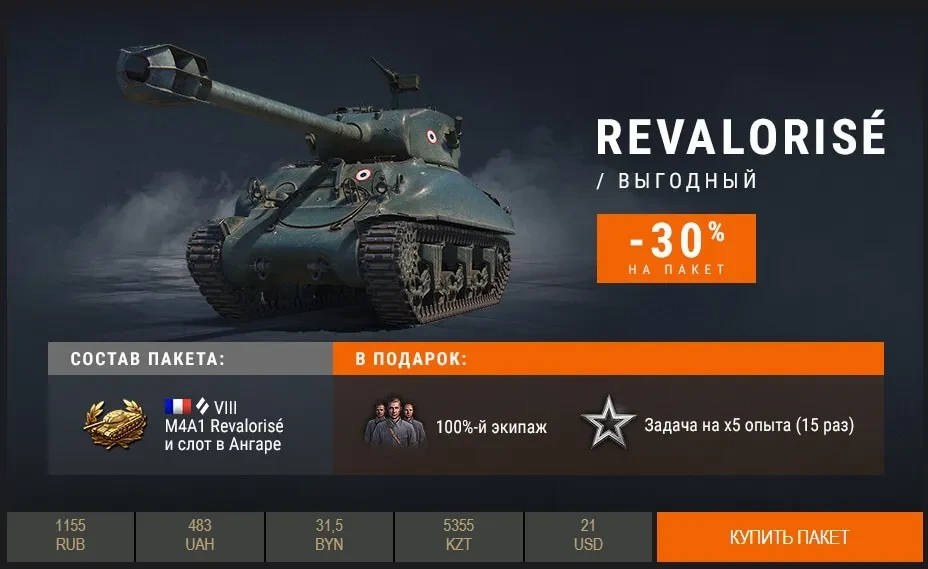The image size is (928, 569).
Task: Select the 5355 KZT price
Action: pos(458,536)
